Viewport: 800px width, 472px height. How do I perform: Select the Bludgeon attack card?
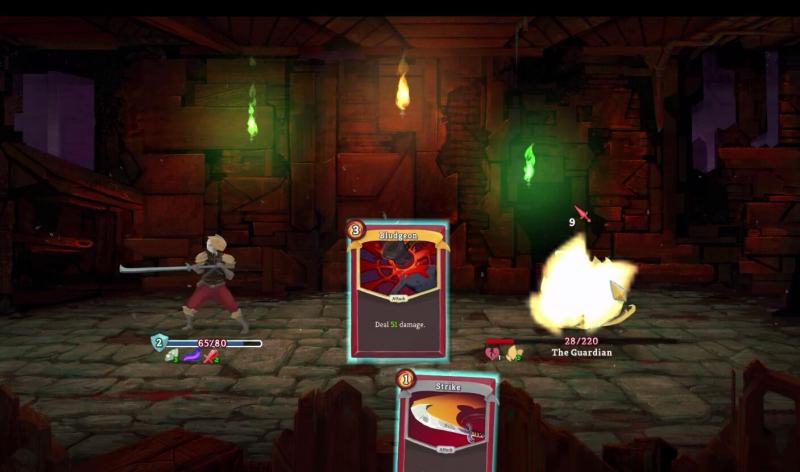pyautogui.click(x=397, y=290)
